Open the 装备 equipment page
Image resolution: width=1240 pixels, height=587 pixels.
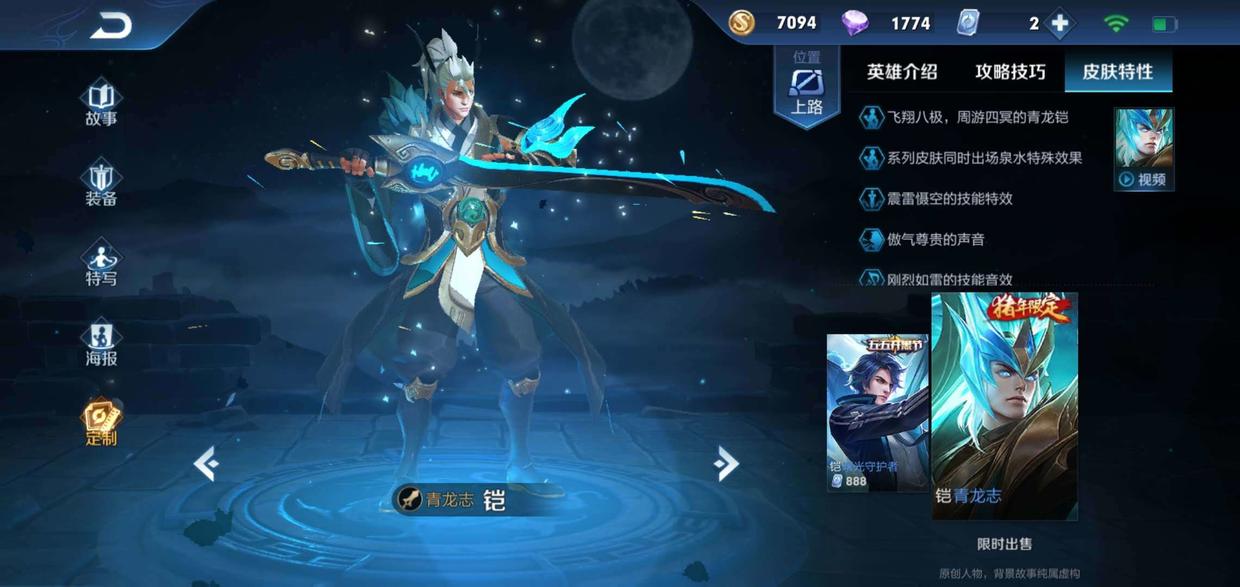click(x=101, y=184)
